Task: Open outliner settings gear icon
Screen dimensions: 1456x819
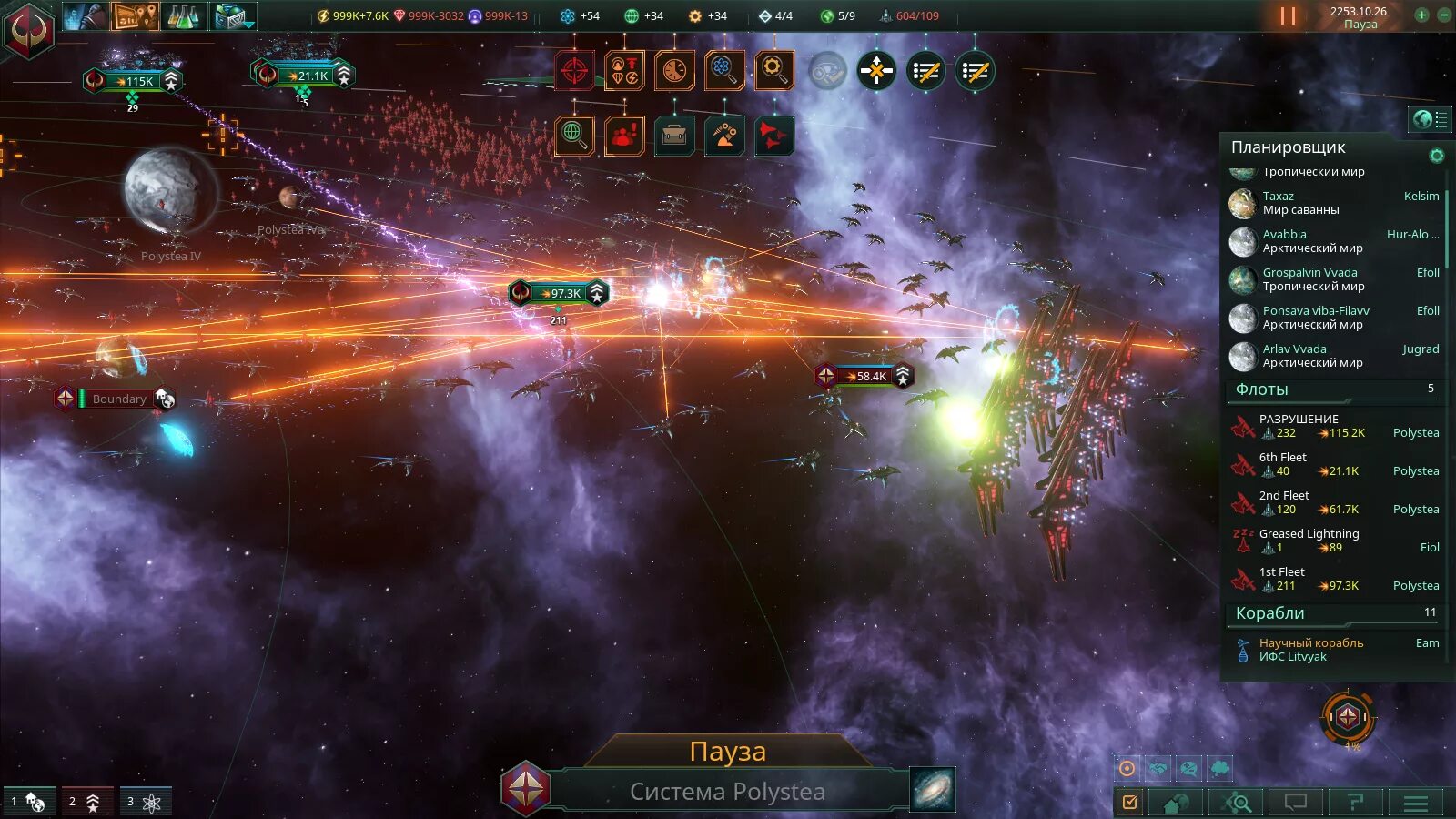Action: [x=1437, y=156]
